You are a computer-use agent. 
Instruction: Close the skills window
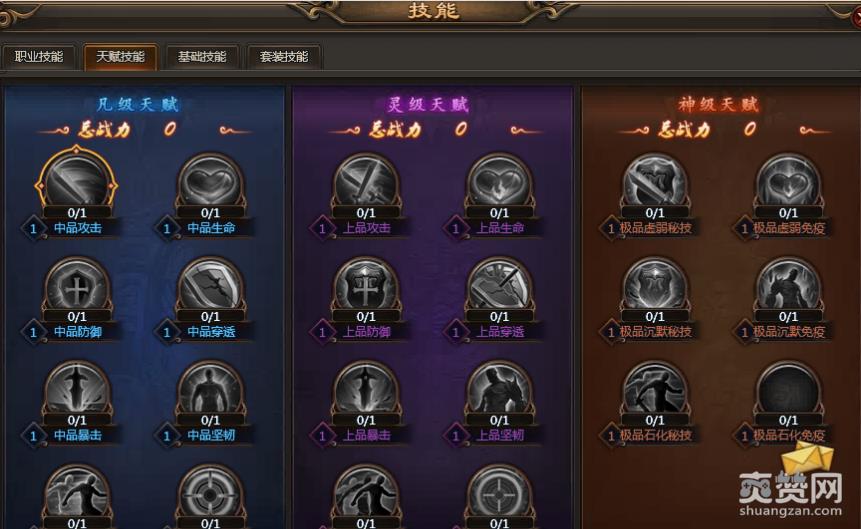click(855, 15)
